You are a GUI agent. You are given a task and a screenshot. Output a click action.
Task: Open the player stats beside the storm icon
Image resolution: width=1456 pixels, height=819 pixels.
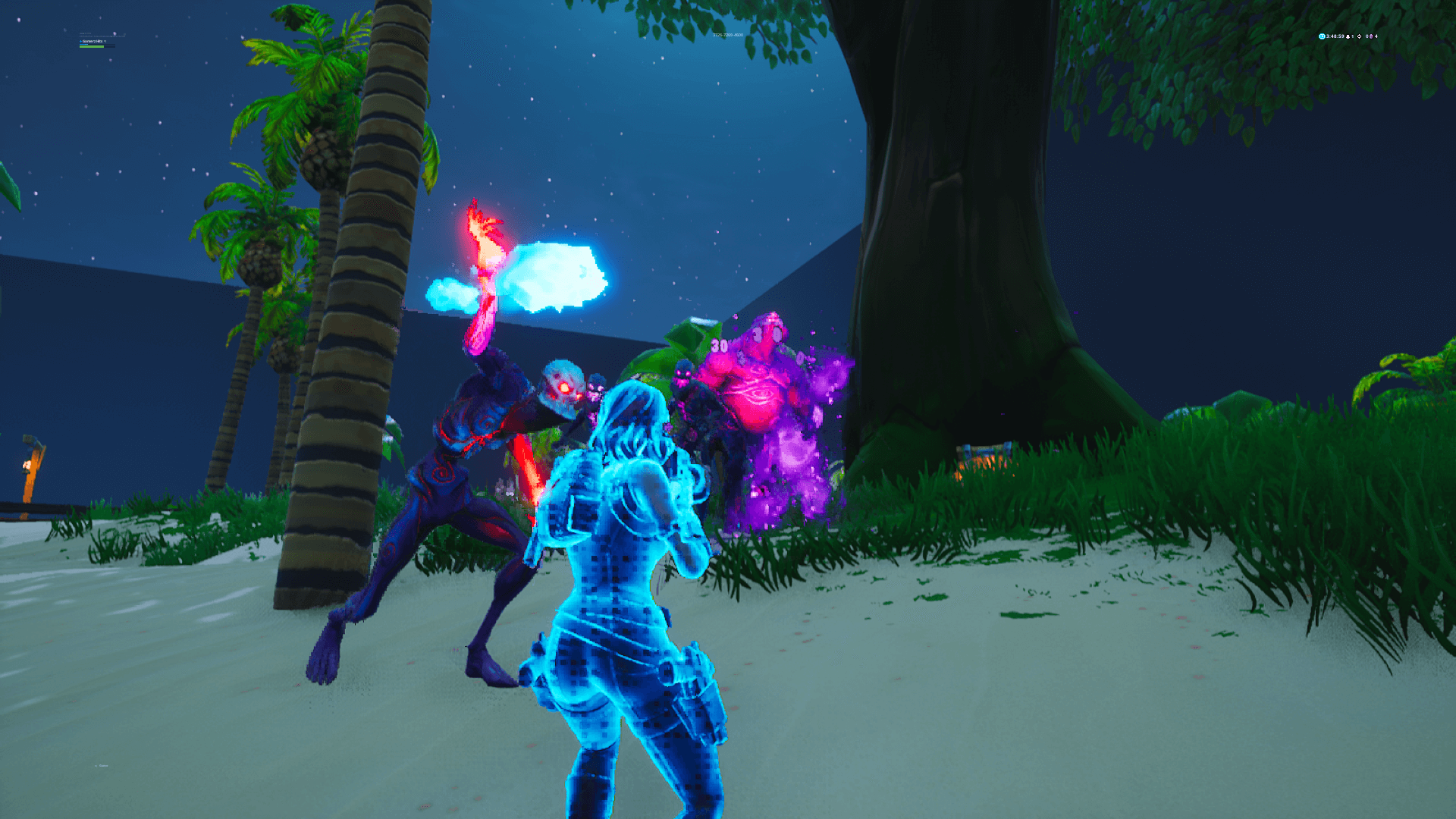[1367, 36]
